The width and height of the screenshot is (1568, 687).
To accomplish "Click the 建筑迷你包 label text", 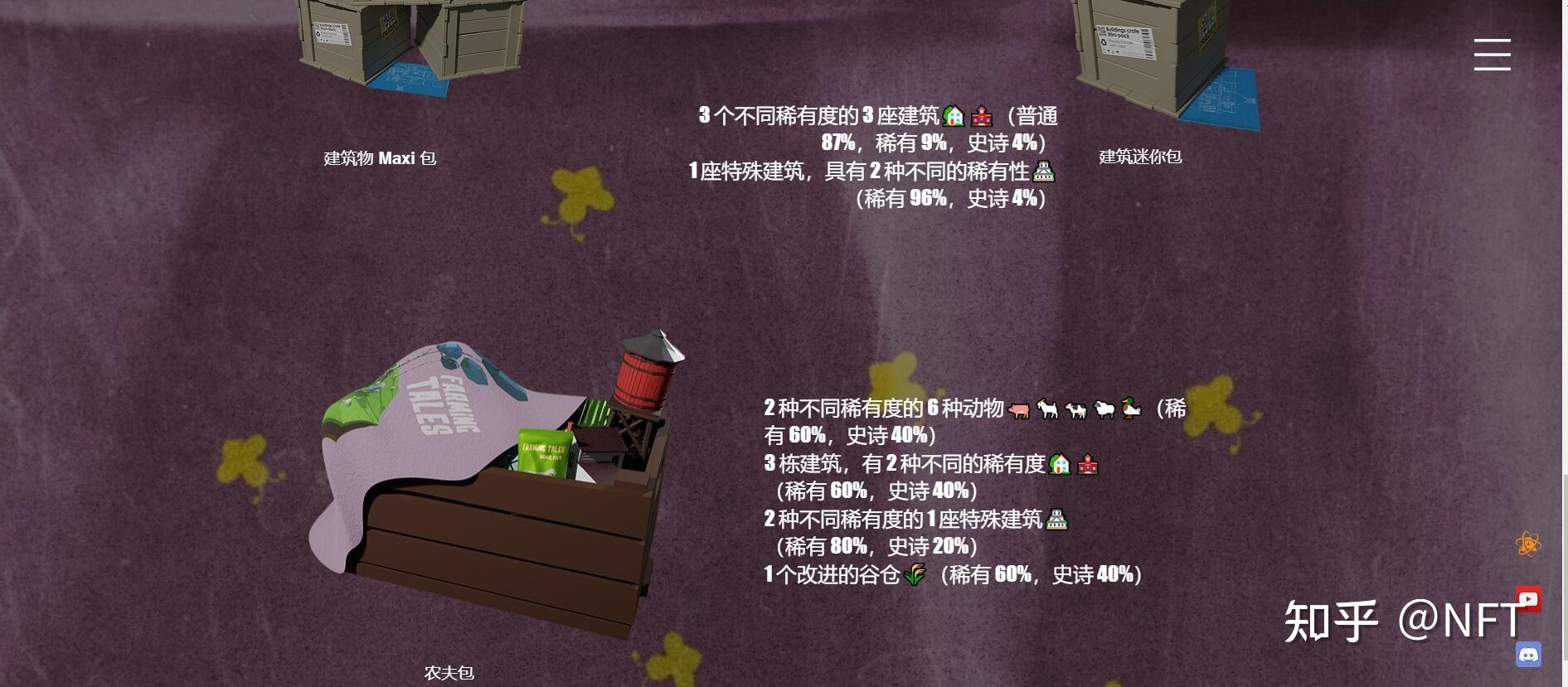I will pyautogui.click(x=1141, y=157).
